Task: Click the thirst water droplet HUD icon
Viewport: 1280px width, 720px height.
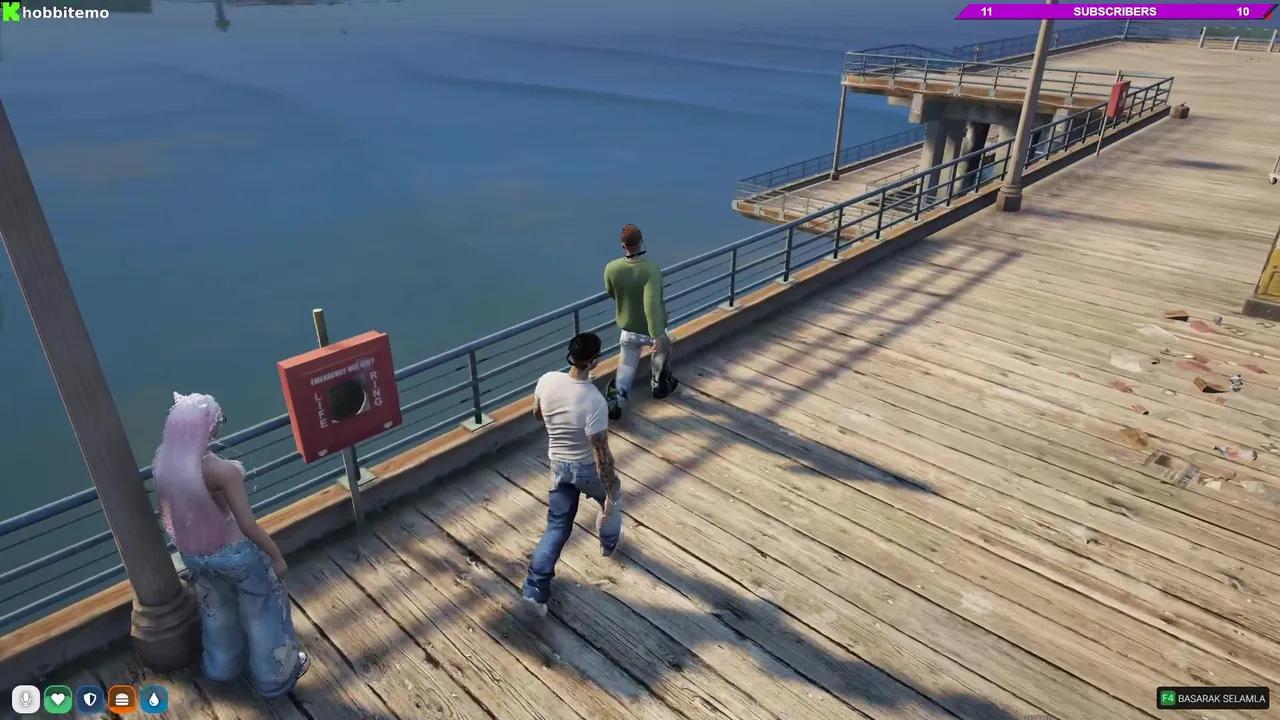Action: [x=154, y=699]
